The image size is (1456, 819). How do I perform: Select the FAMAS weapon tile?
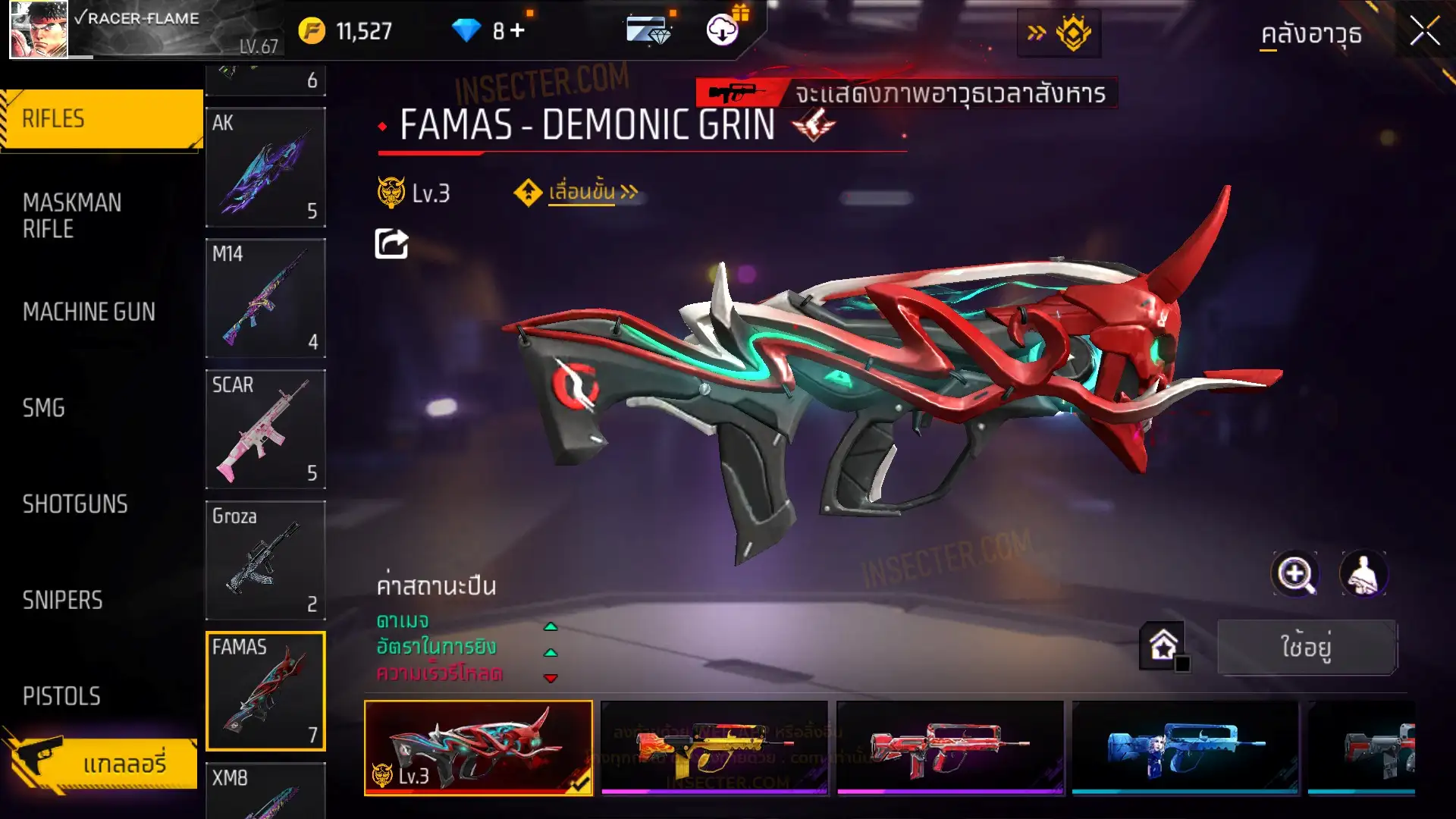pyautogui.click(x=265, y=691)
